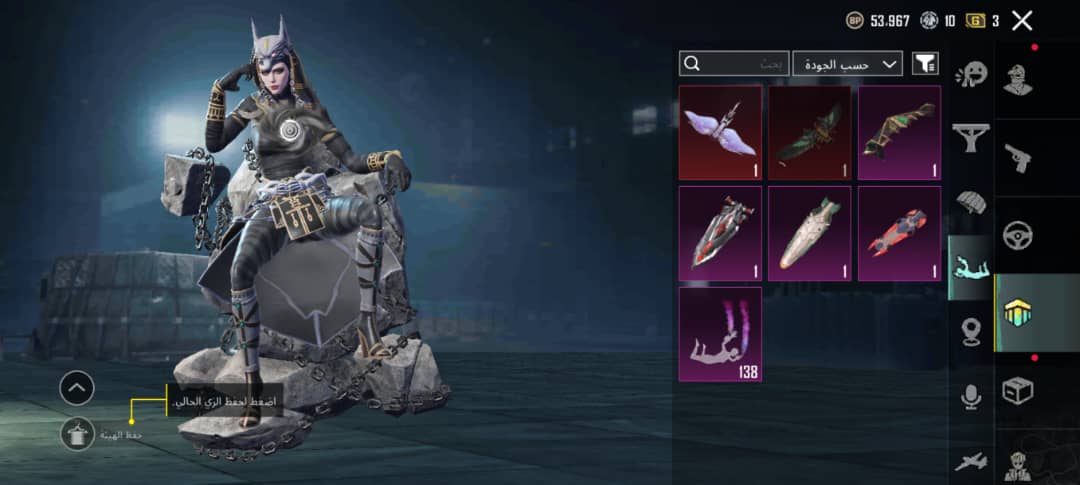Select the dark green bat-wing glider in the top row
The image size is (1080, 485).
(x=809, y=133)
